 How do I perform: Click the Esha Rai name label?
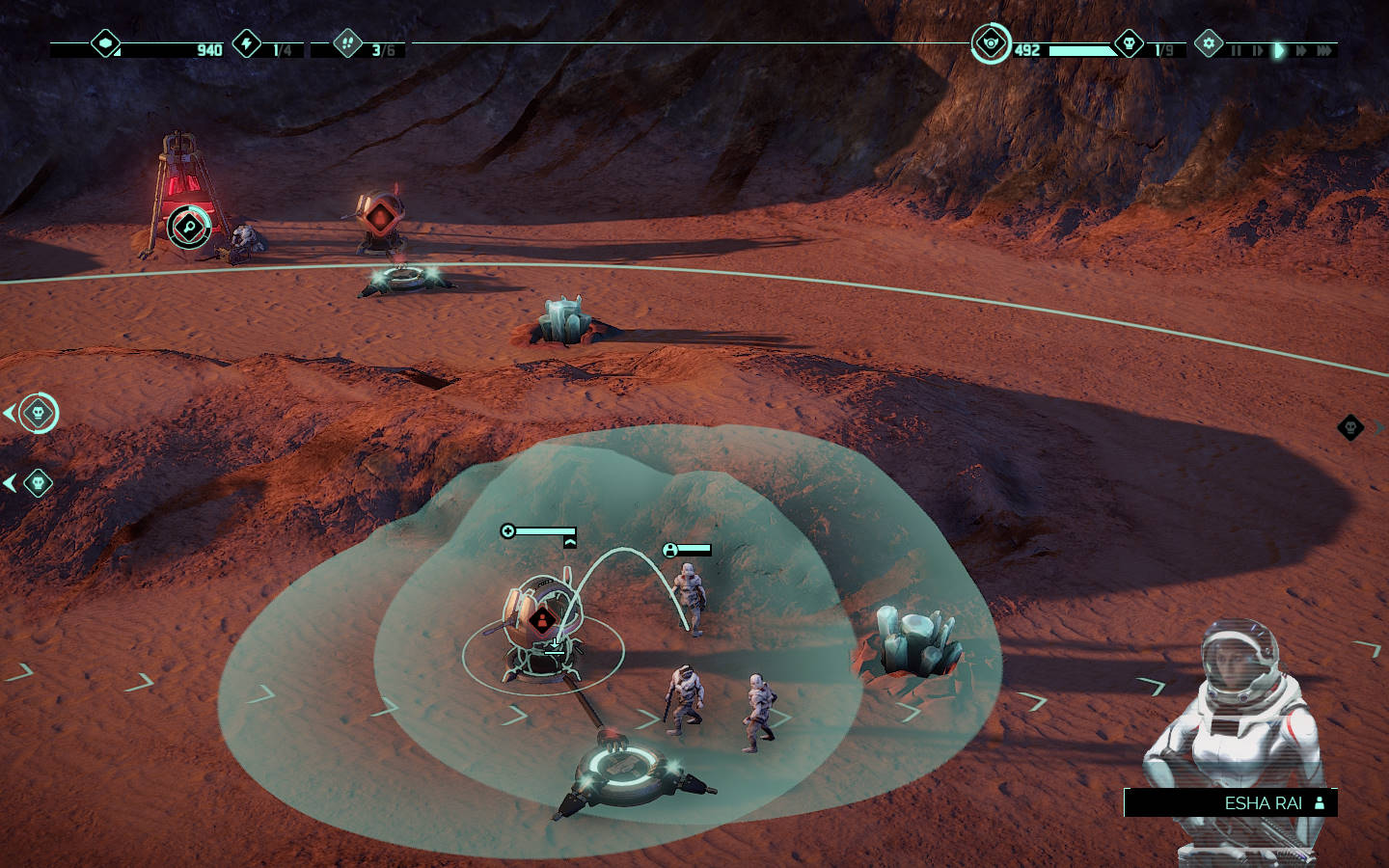pyautogui.click(x=1263, y=802)
